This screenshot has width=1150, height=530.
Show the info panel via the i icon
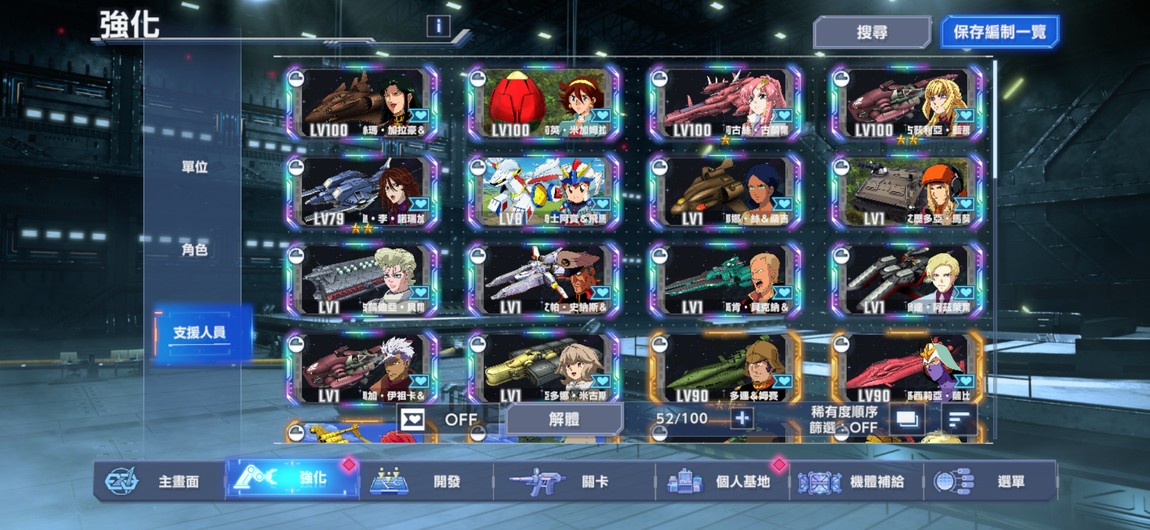[438, 26]
